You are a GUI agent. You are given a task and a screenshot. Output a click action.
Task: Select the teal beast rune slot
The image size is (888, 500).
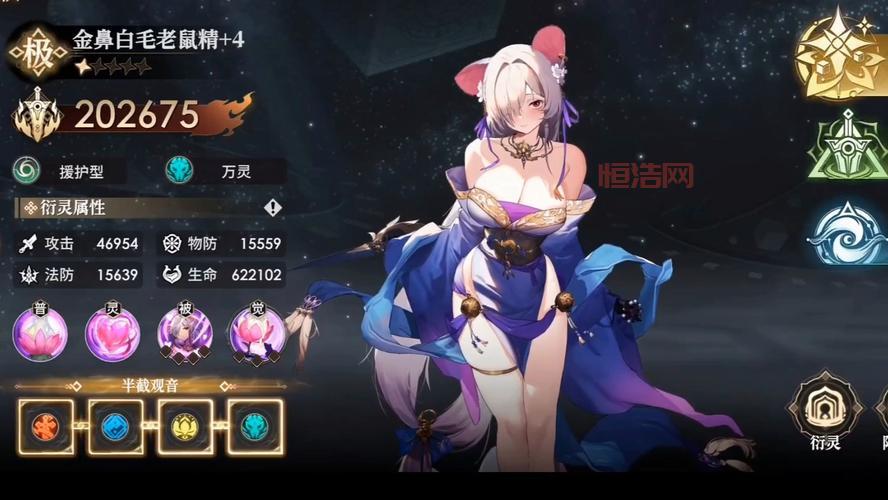254,427
